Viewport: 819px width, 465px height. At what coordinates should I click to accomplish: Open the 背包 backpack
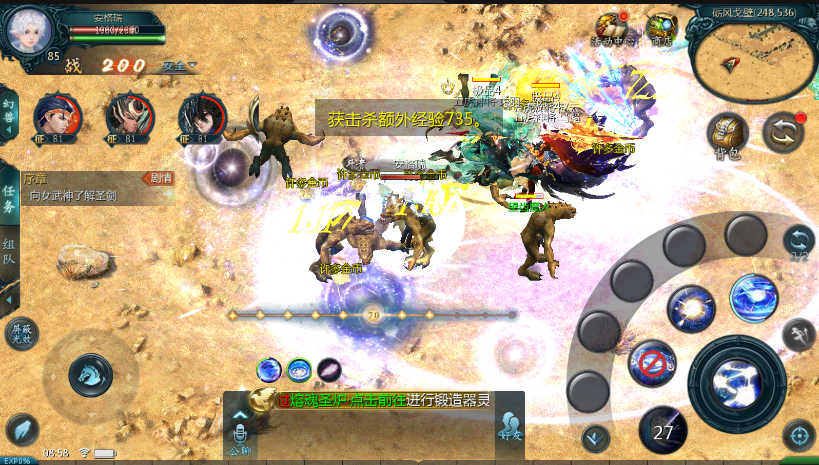[727, 135]
